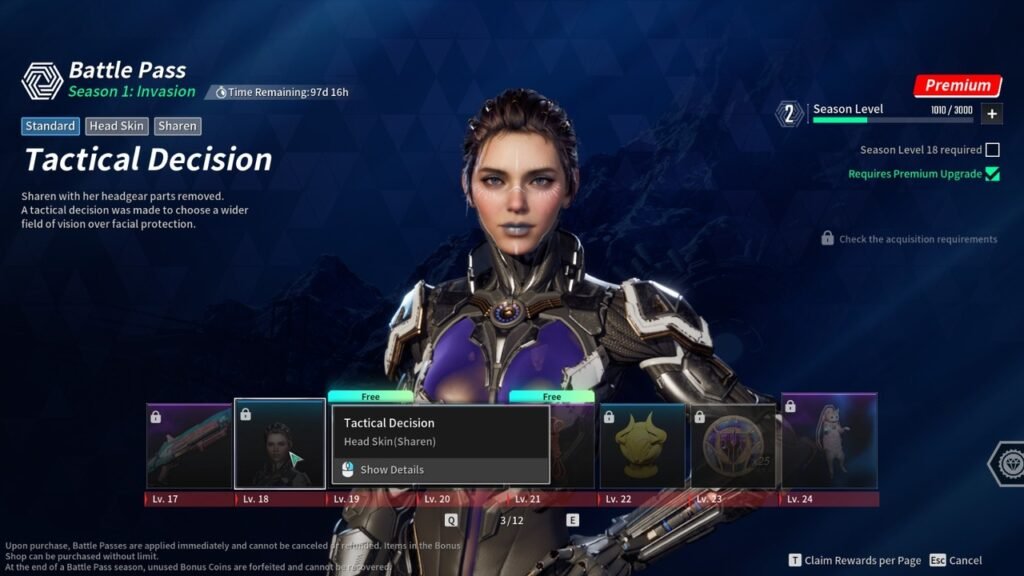Select the round emblem reward at Lv. 23
Image resolution: width=1024 pixels, height=576 pixels.
point(733,446)
